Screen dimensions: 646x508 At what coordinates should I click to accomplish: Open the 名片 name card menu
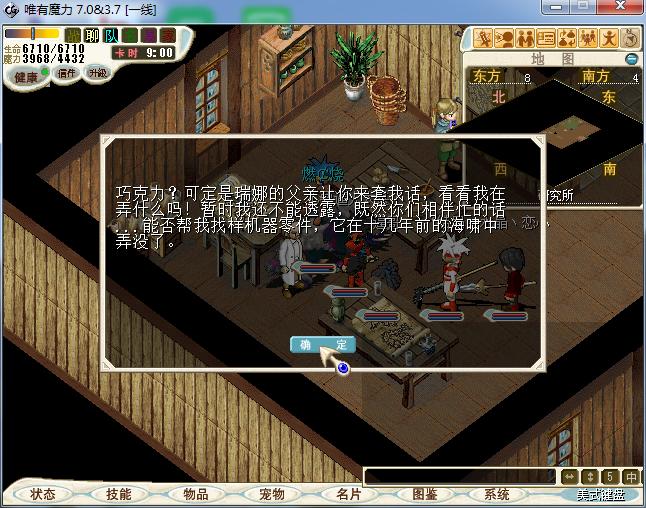[348, 494]
